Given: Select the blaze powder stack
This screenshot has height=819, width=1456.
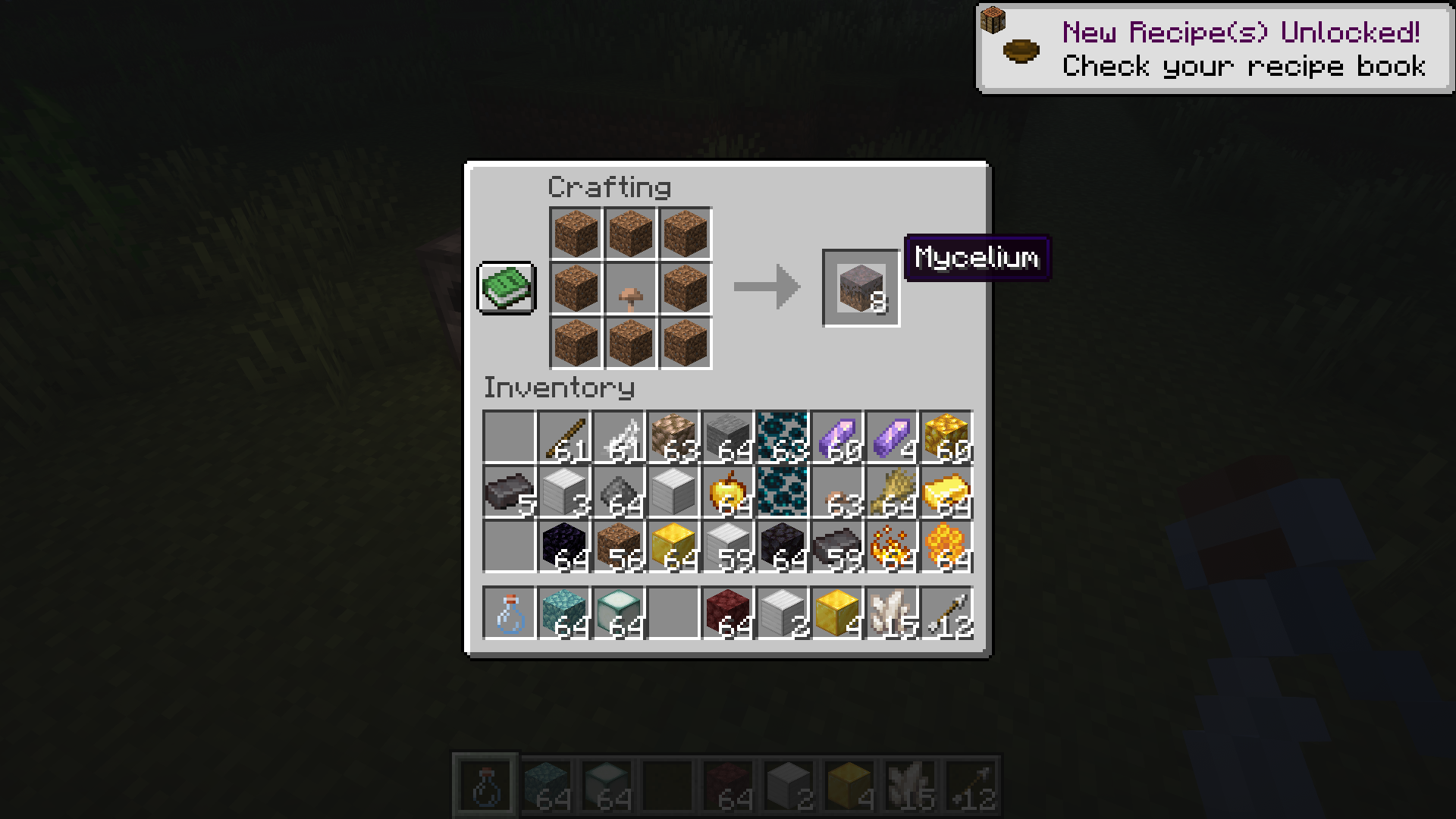Looking at the screenshot, I should point(891,547).
